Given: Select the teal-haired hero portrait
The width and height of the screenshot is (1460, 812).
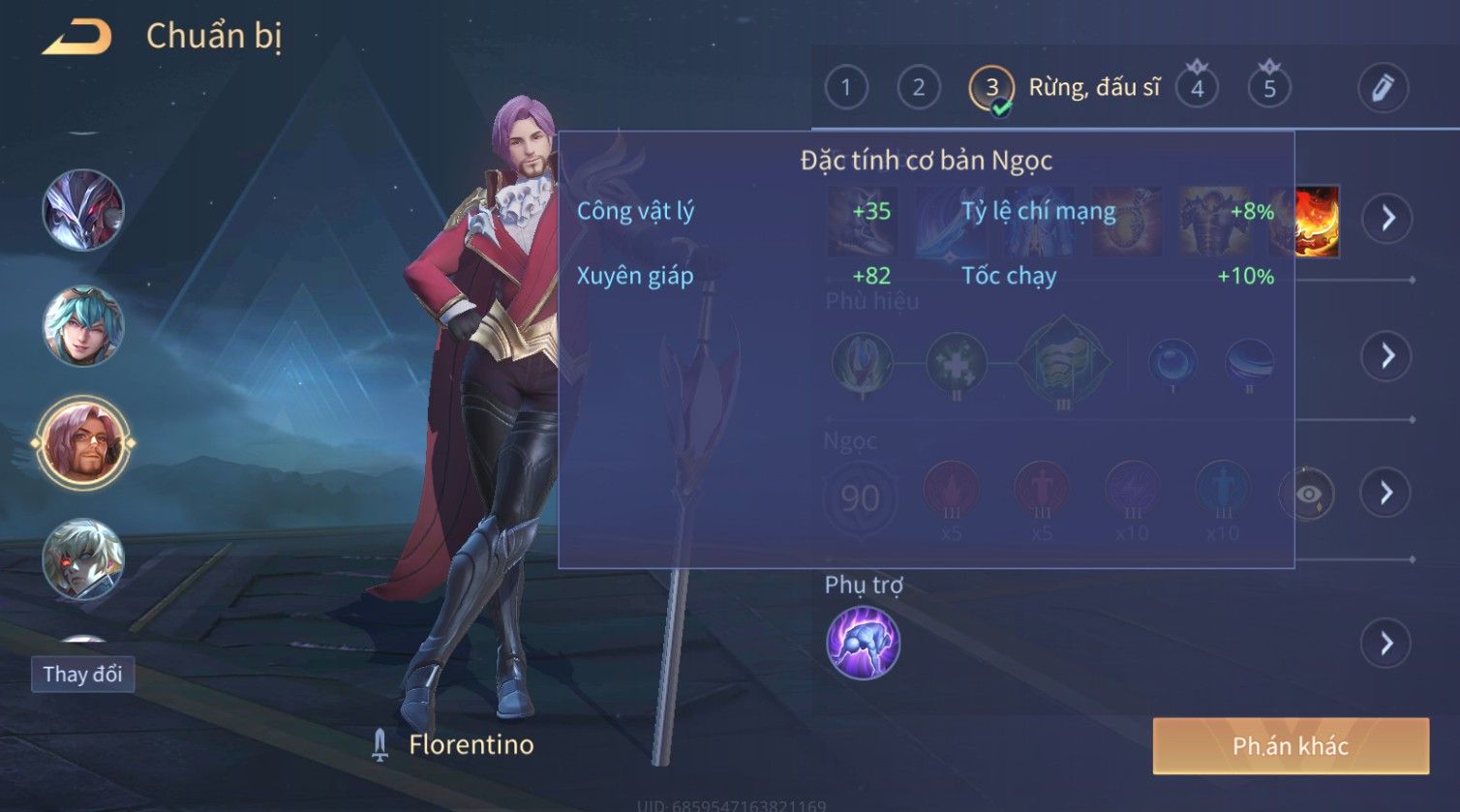Looking at the screenshot, I should [83, 326].
